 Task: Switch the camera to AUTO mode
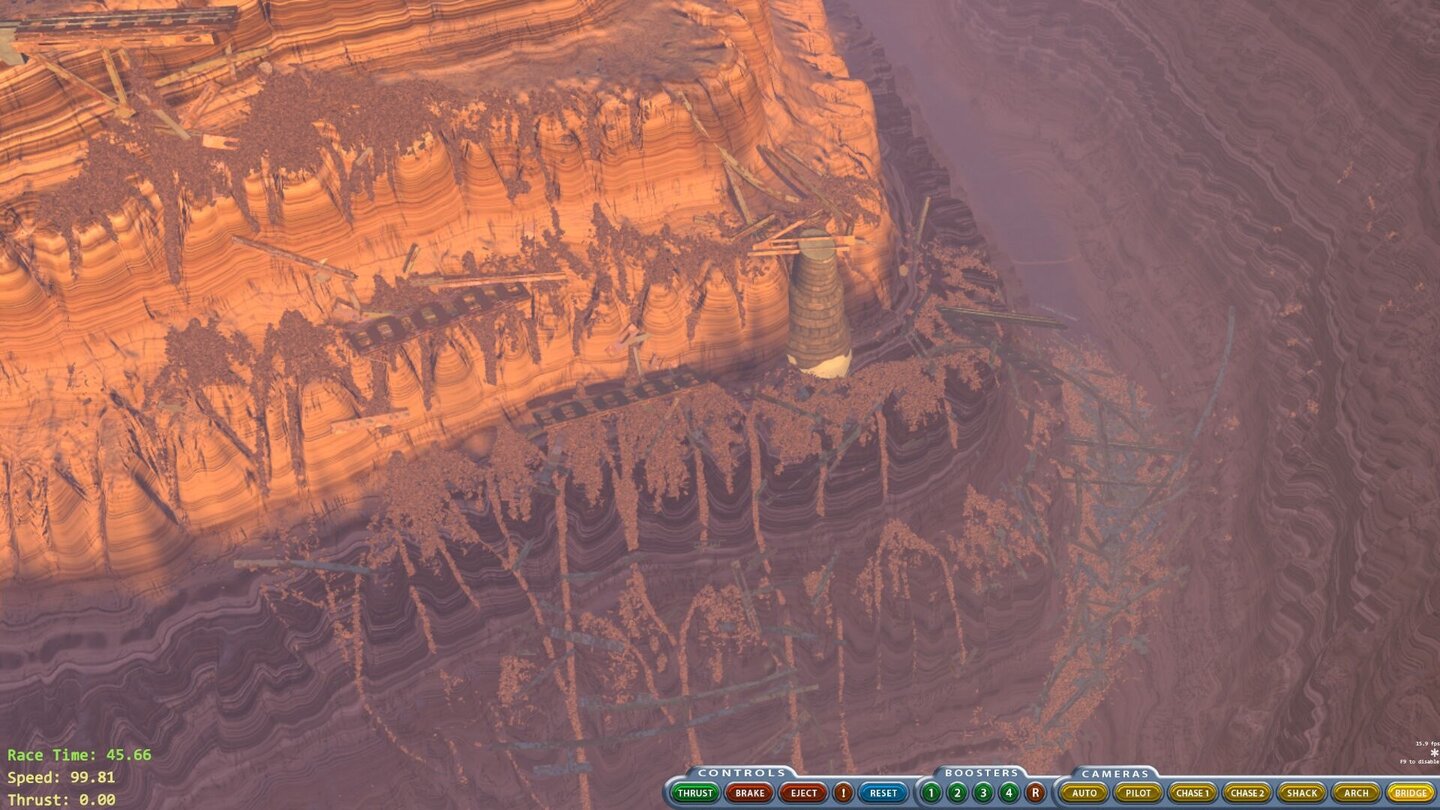point(1087,792)
